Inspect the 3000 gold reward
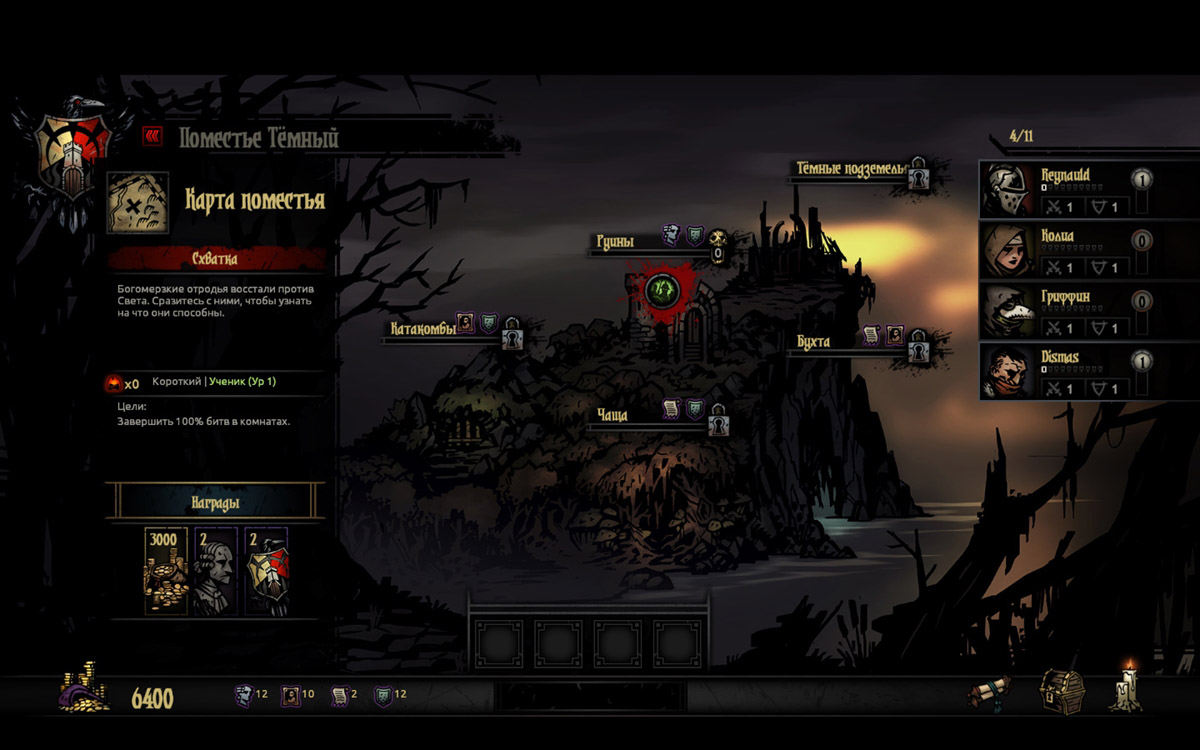 click(166, 571)
